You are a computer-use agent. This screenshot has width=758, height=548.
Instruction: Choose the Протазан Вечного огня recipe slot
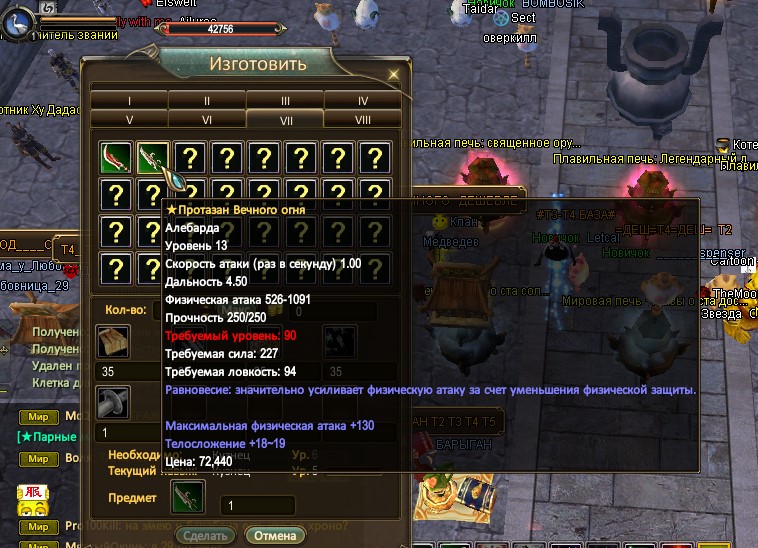pyautogui.click(x=153, y=158)
